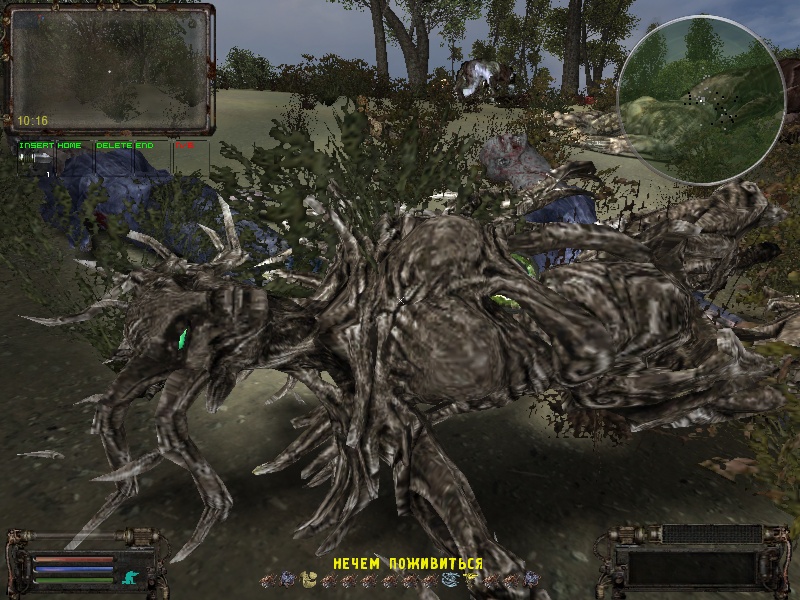Click the light blue icon in the bottom row
The image size is (800, 600).
pos(450,579)
